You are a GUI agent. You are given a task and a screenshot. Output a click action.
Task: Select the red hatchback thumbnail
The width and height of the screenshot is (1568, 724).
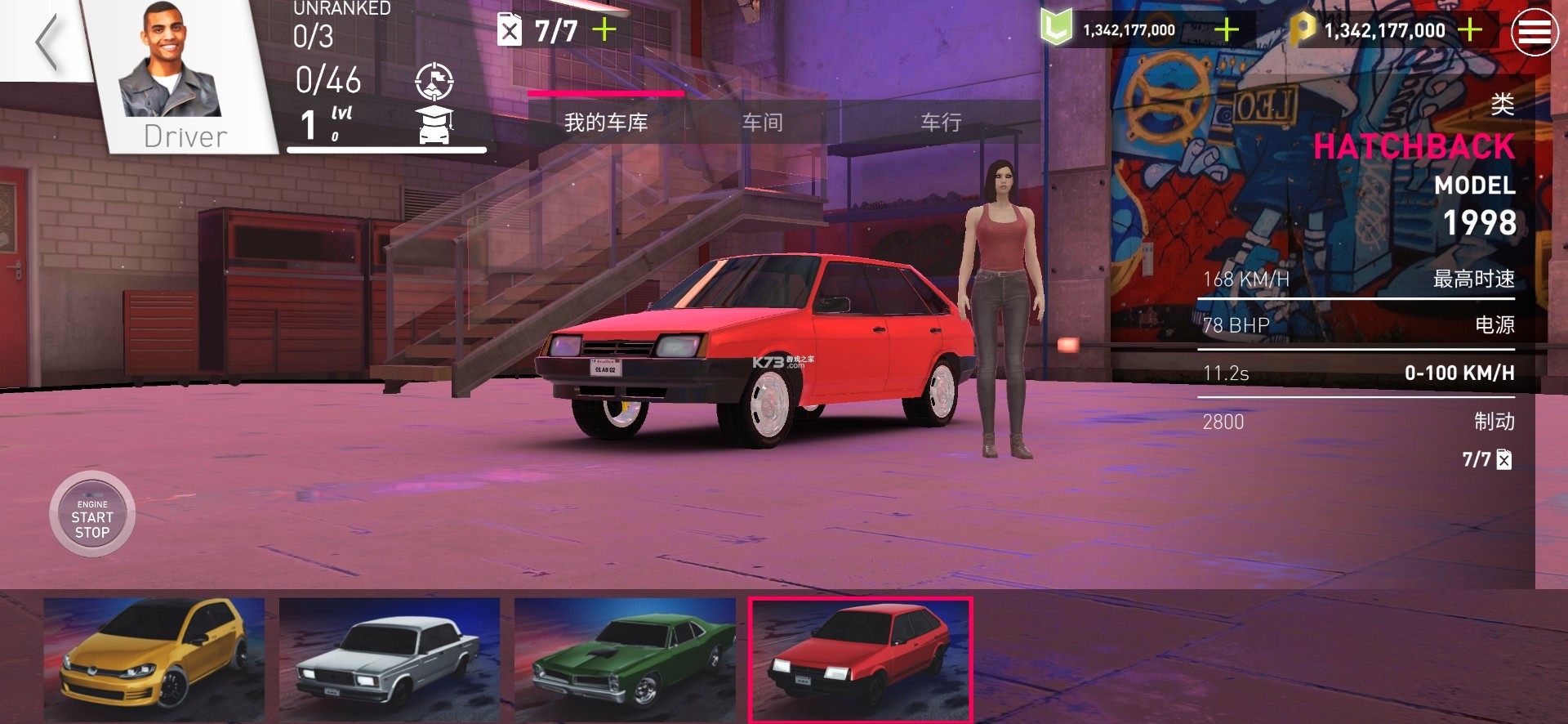(860, 659)
